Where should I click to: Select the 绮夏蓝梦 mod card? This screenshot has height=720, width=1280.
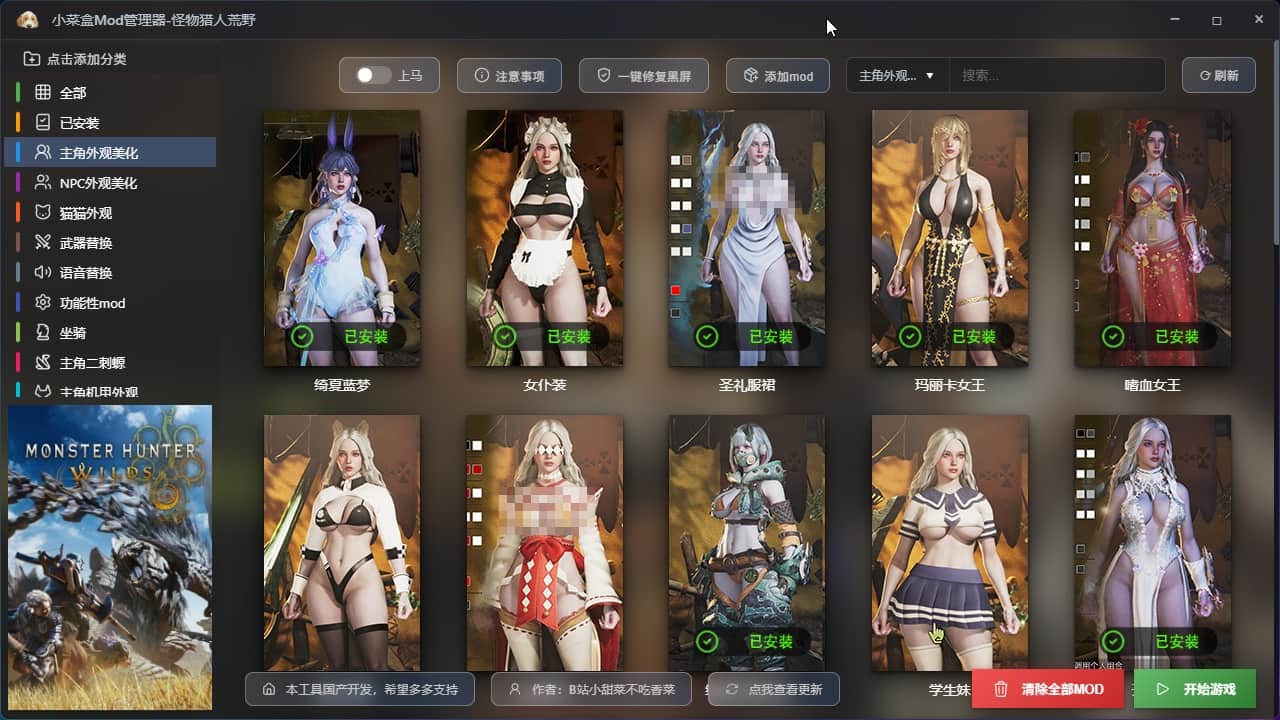click(342, 238)
